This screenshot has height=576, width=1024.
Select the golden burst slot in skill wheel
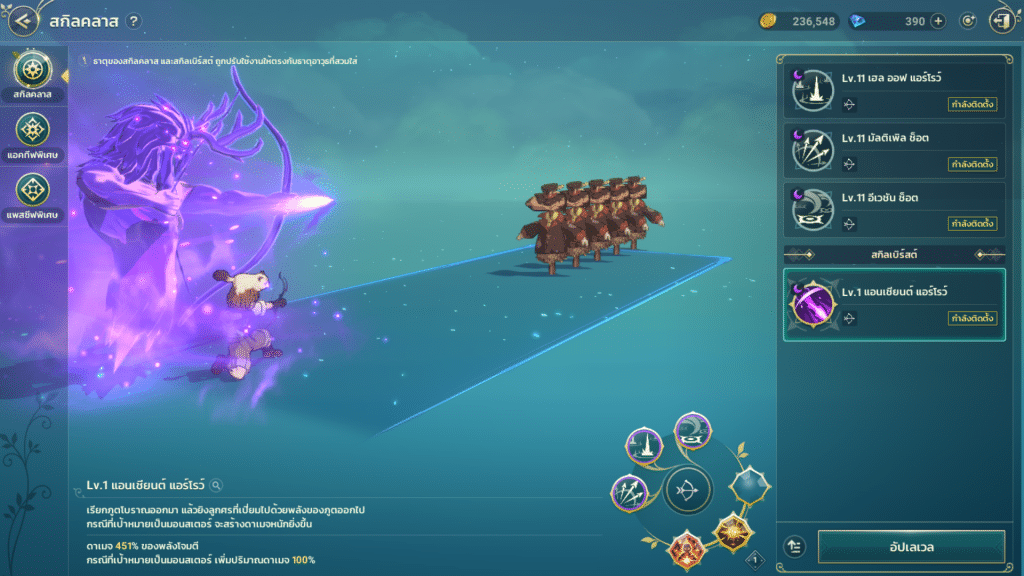pyautogui.click(x=734, y=532)
